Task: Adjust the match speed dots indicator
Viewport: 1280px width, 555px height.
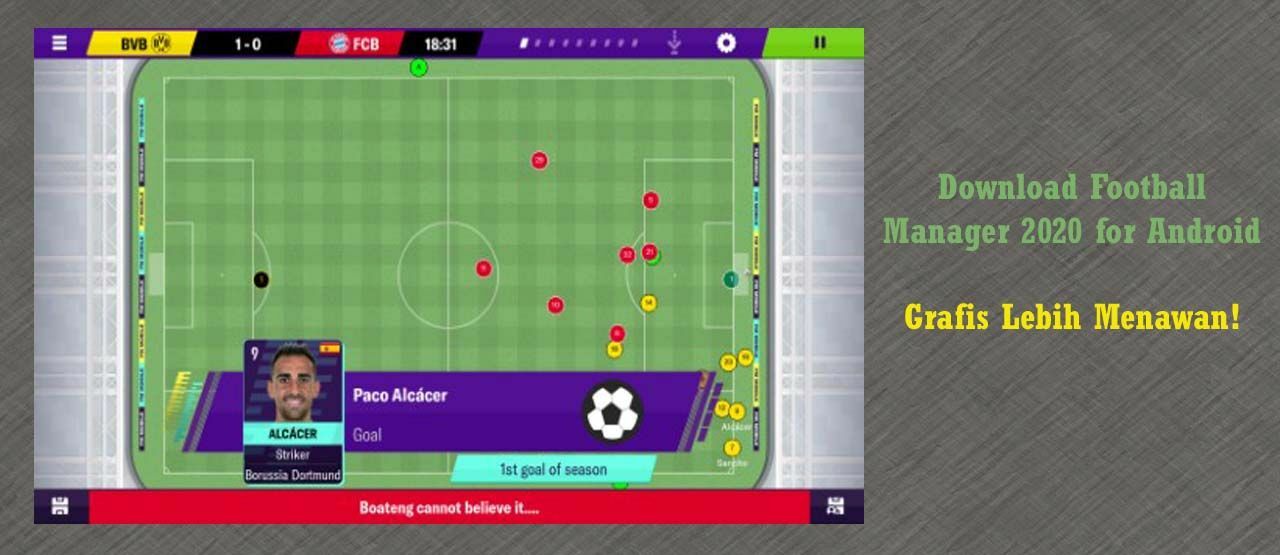Action: coord(578,44)
